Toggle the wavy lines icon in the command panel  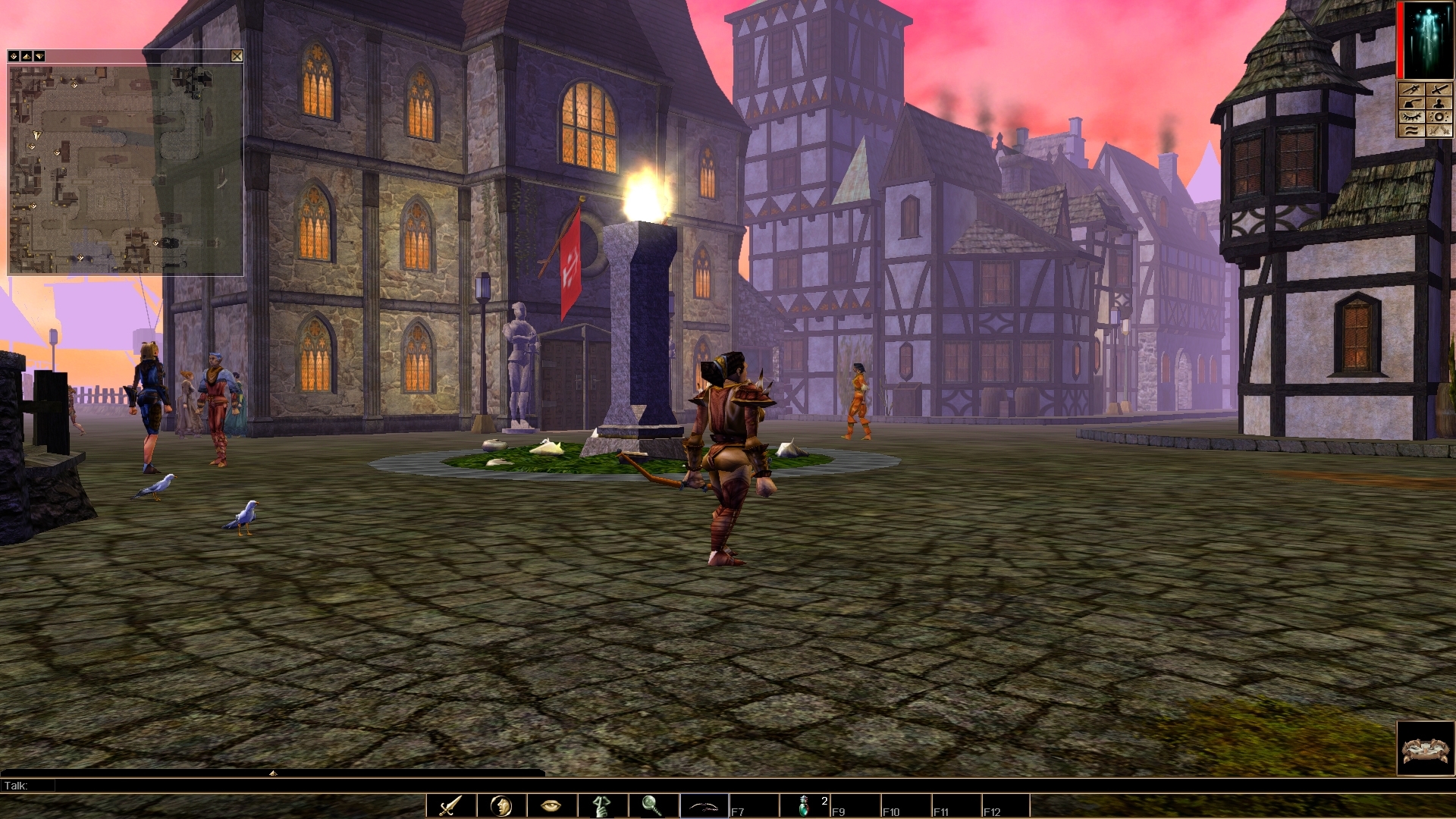(x=1412, y=130)
